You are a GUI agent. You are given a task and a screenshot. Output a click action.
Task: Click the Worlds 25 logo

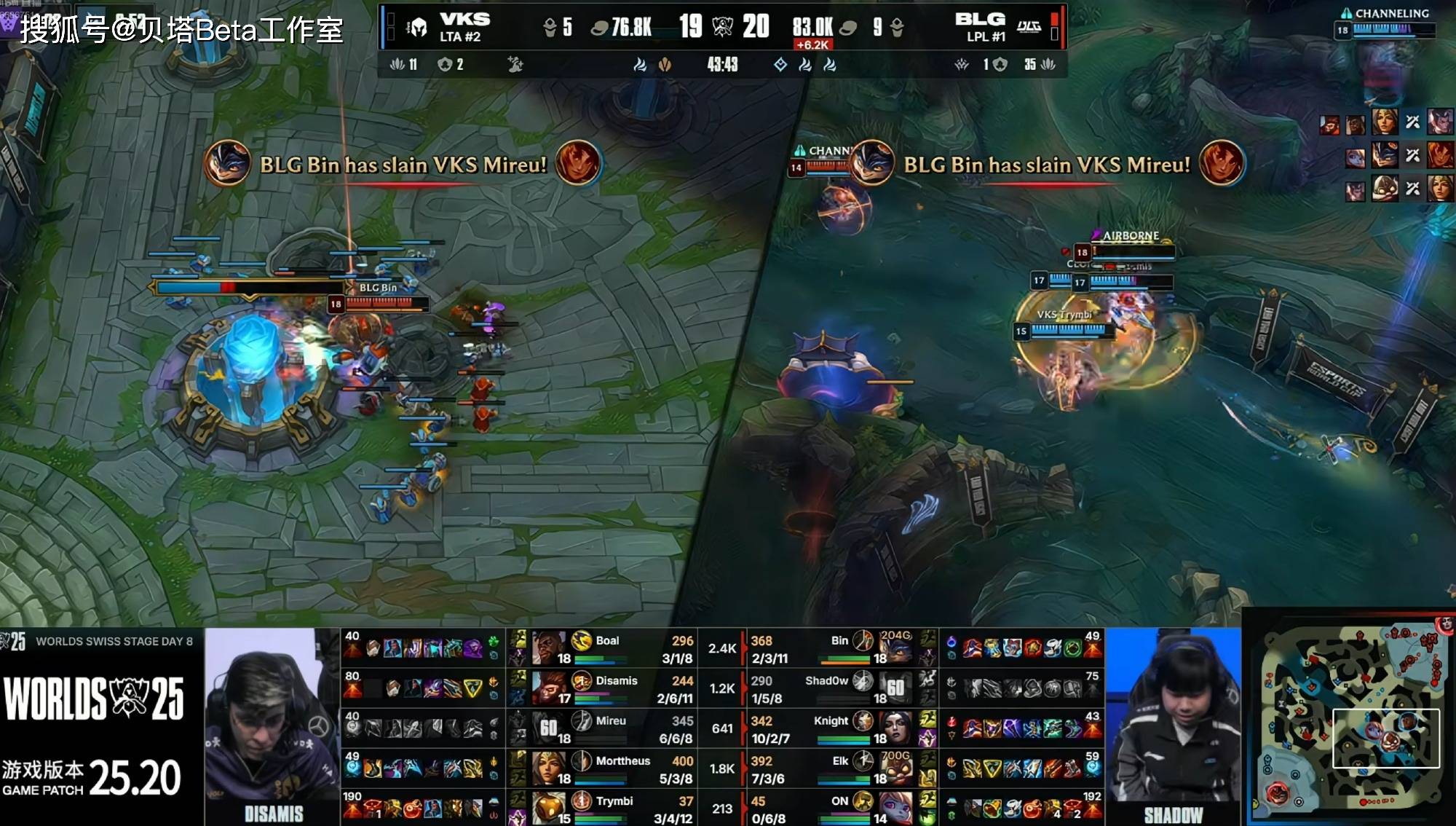pyautogui.click(x=95, y=698)
